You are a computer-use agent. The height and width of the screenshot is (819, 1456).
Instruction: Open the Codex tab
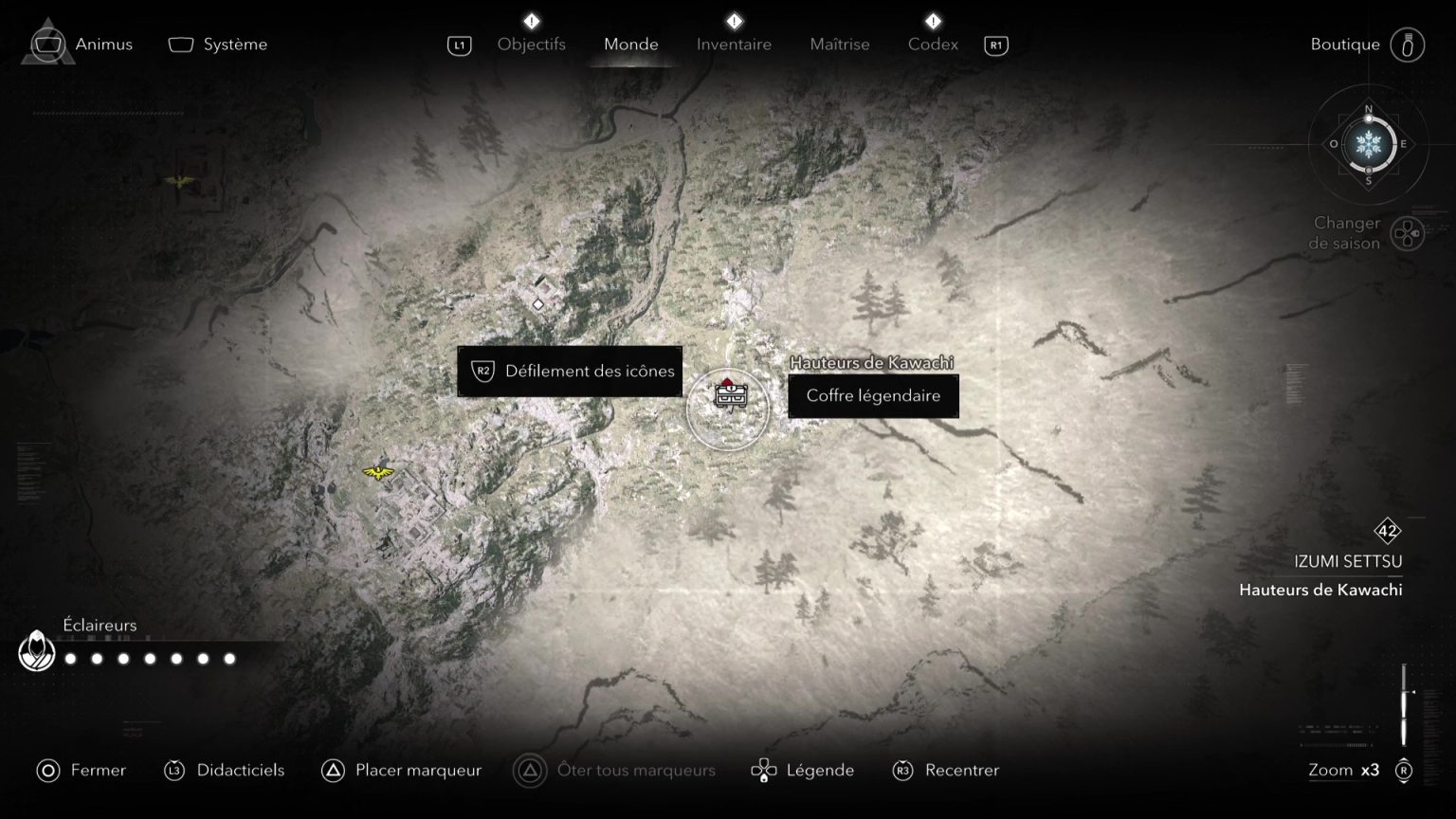point(933,44)
